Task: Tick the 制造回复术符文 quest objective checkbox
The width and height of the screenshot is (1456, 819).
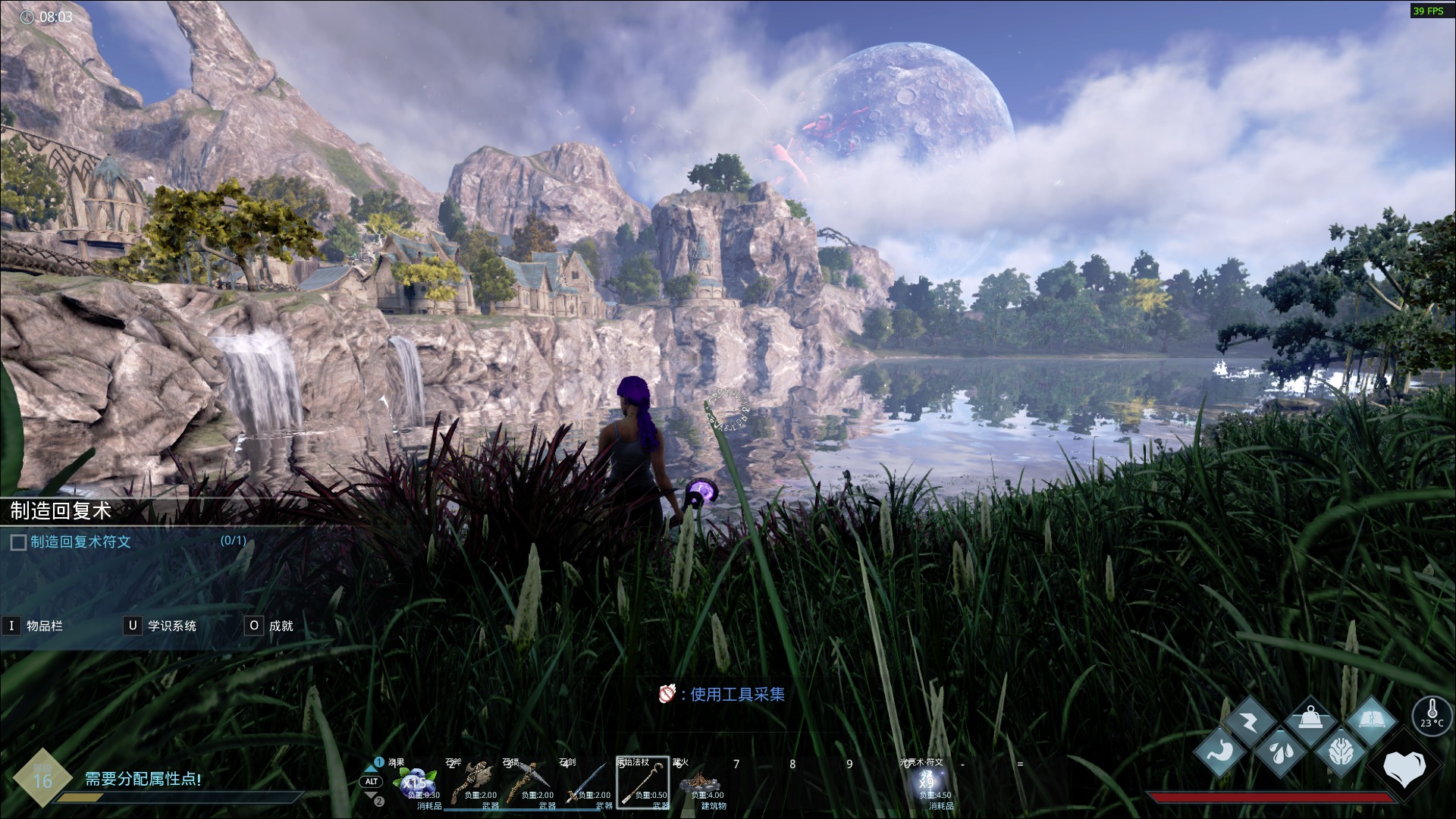Action: point(18,542)
